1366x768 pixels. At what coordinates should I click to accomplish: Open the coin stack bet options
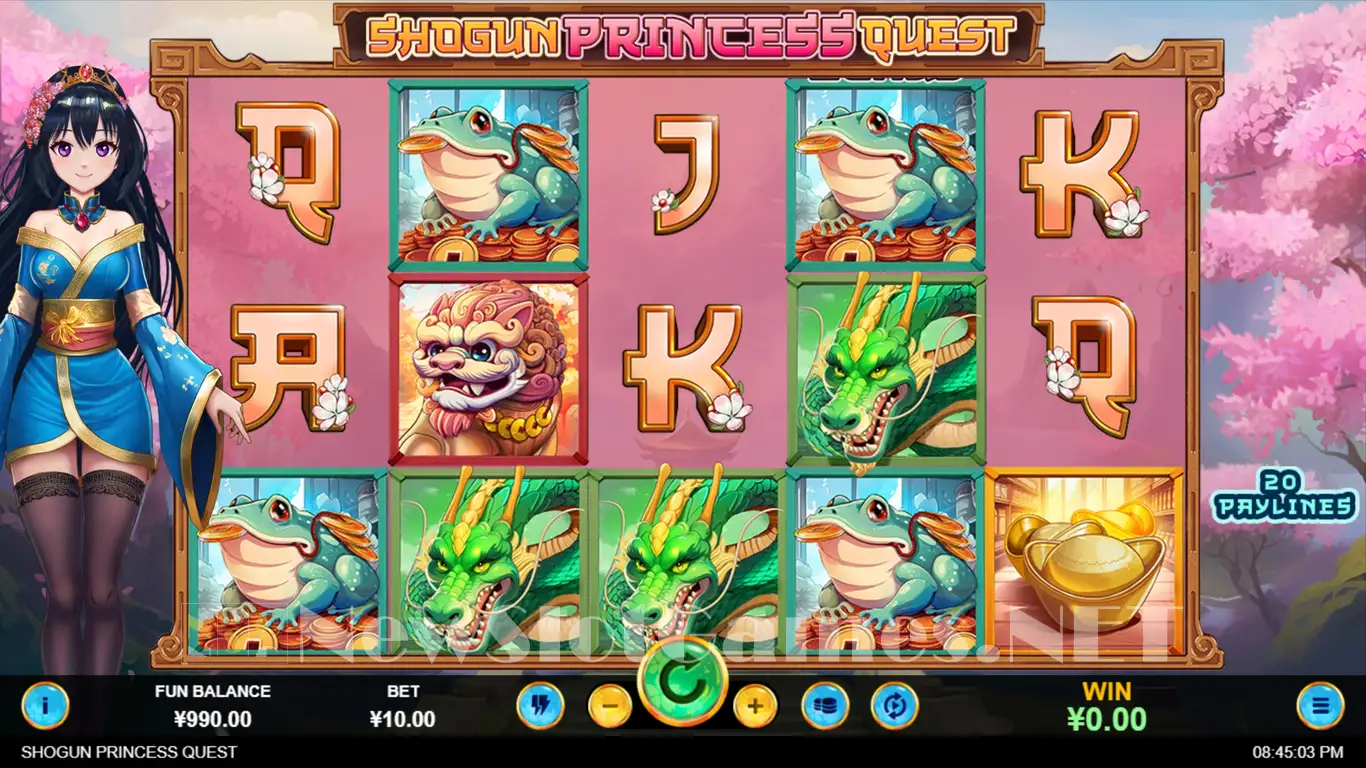[x=825, y=706]
